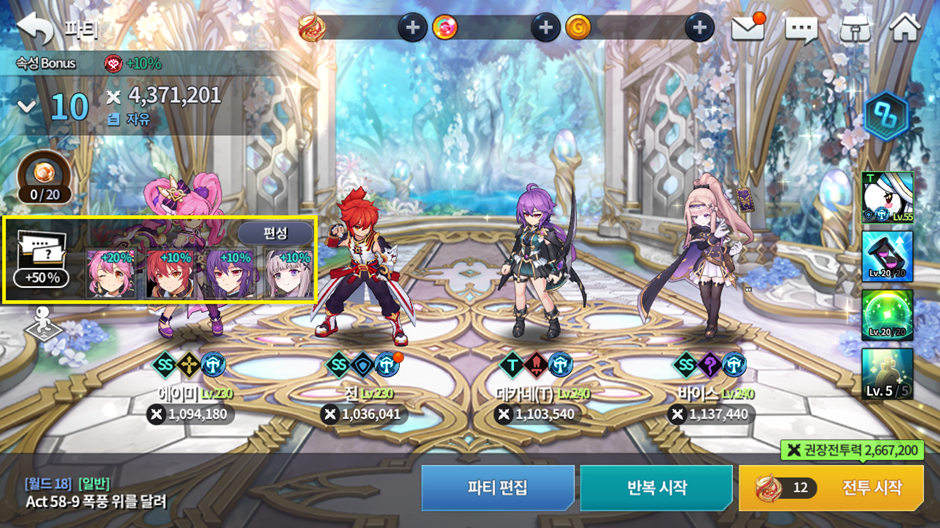The width and height of the screenshot is (940, 528).
Task: Add stamina with the first plus button
Action: coord(413,28)
